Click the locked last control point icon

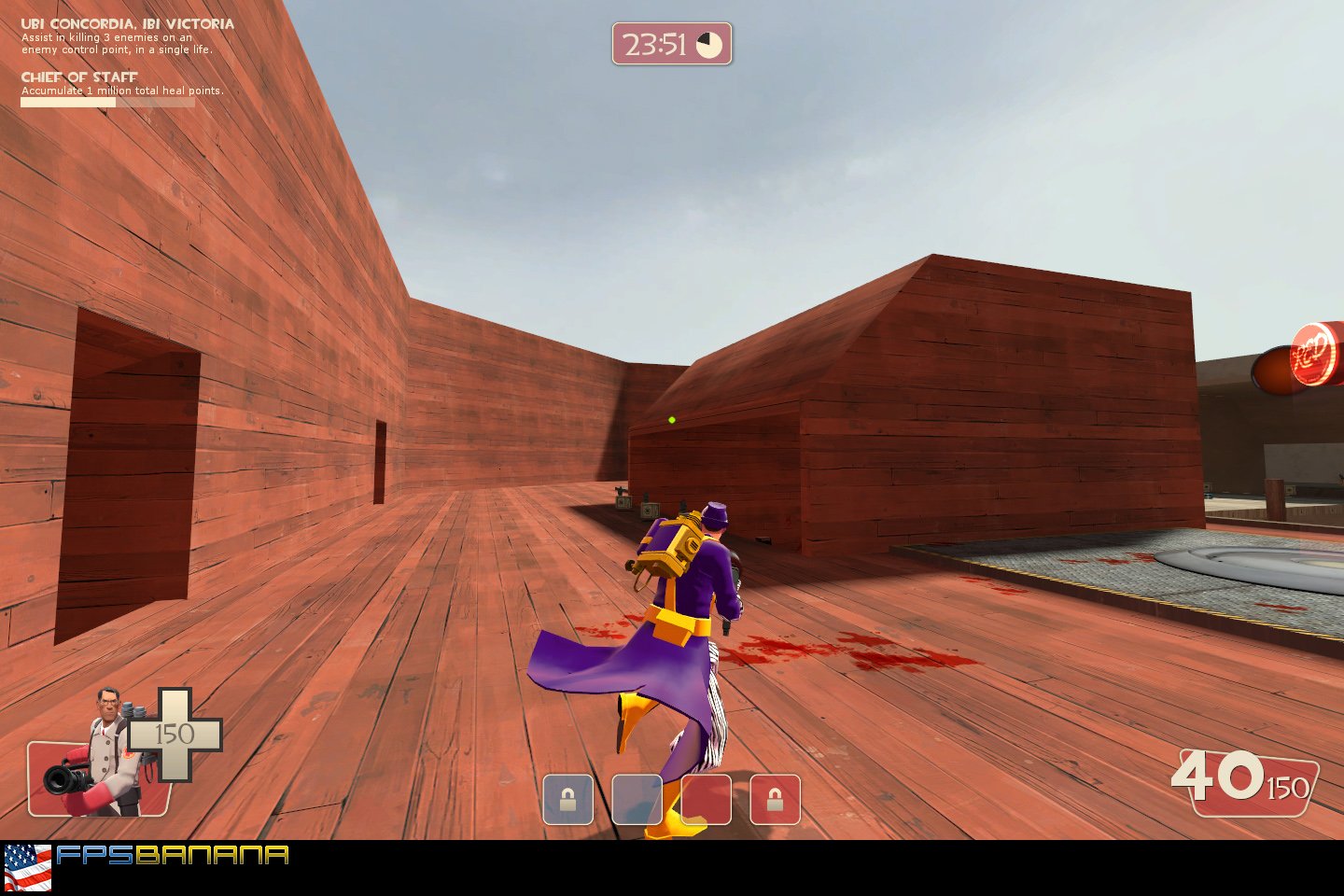pos(775,800)
